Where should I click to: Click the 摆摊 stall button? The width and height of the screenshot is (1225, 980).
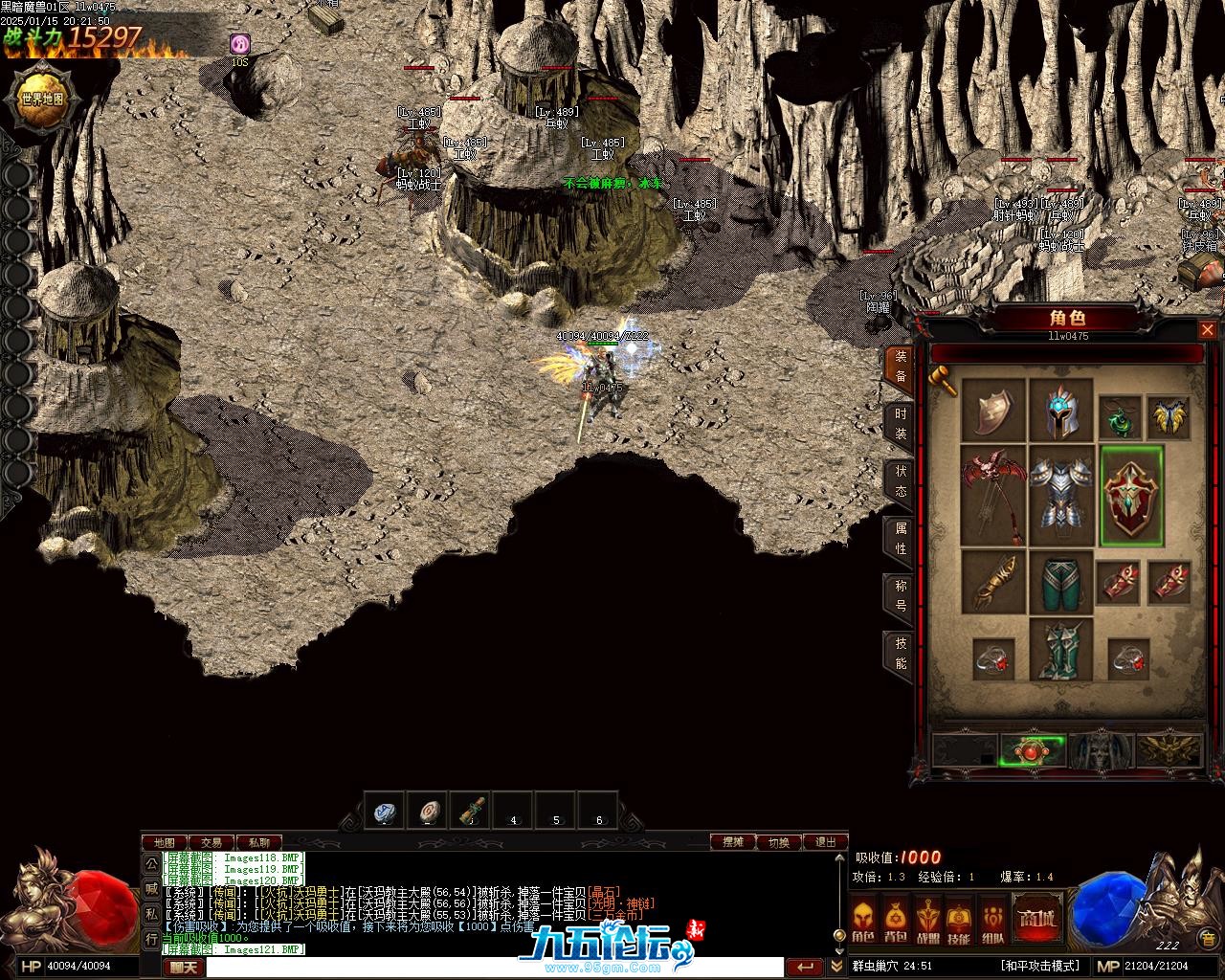point(733,842)
